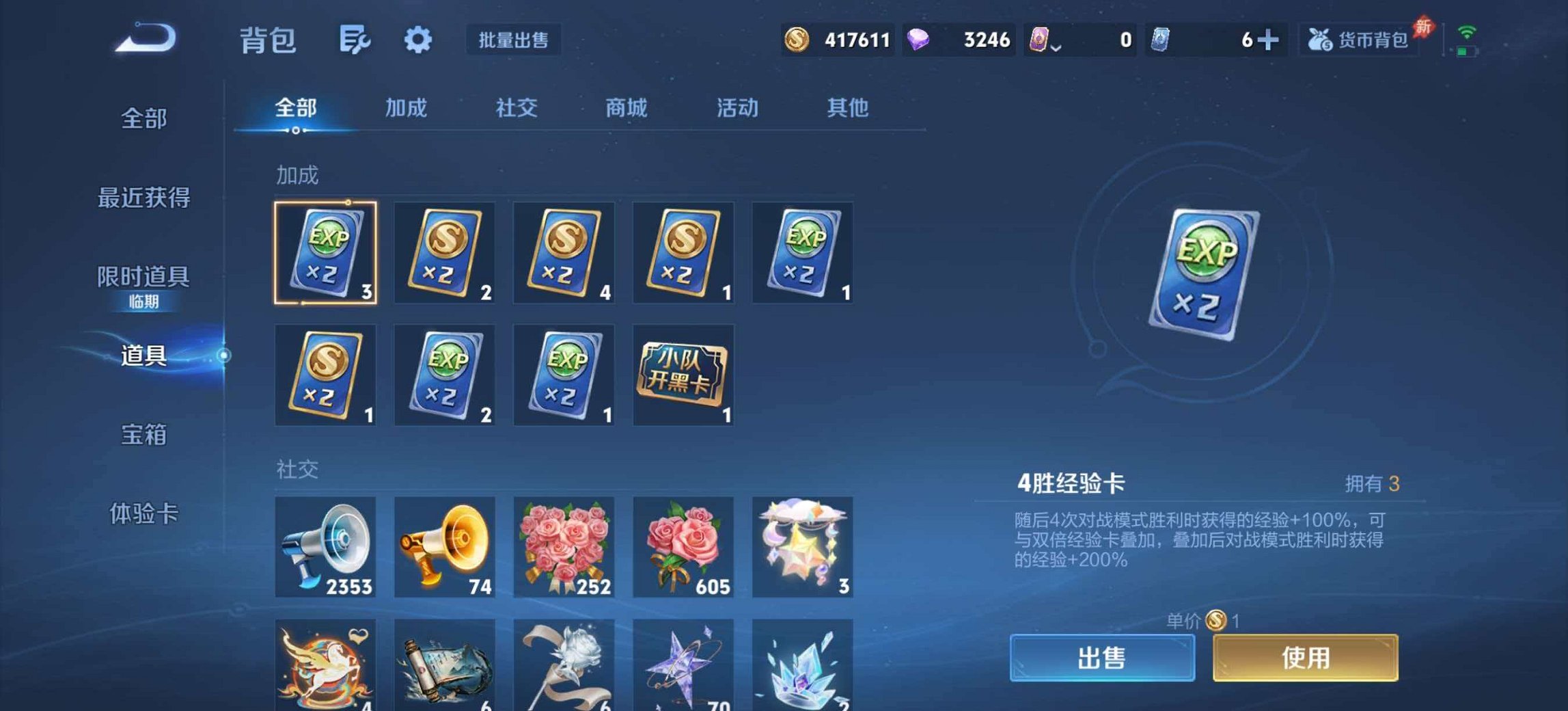Image resolution: width=1568 pixels, height=711 pixels.
Task: Click the plus button beside the blue card count
Action: [1272, 40]
